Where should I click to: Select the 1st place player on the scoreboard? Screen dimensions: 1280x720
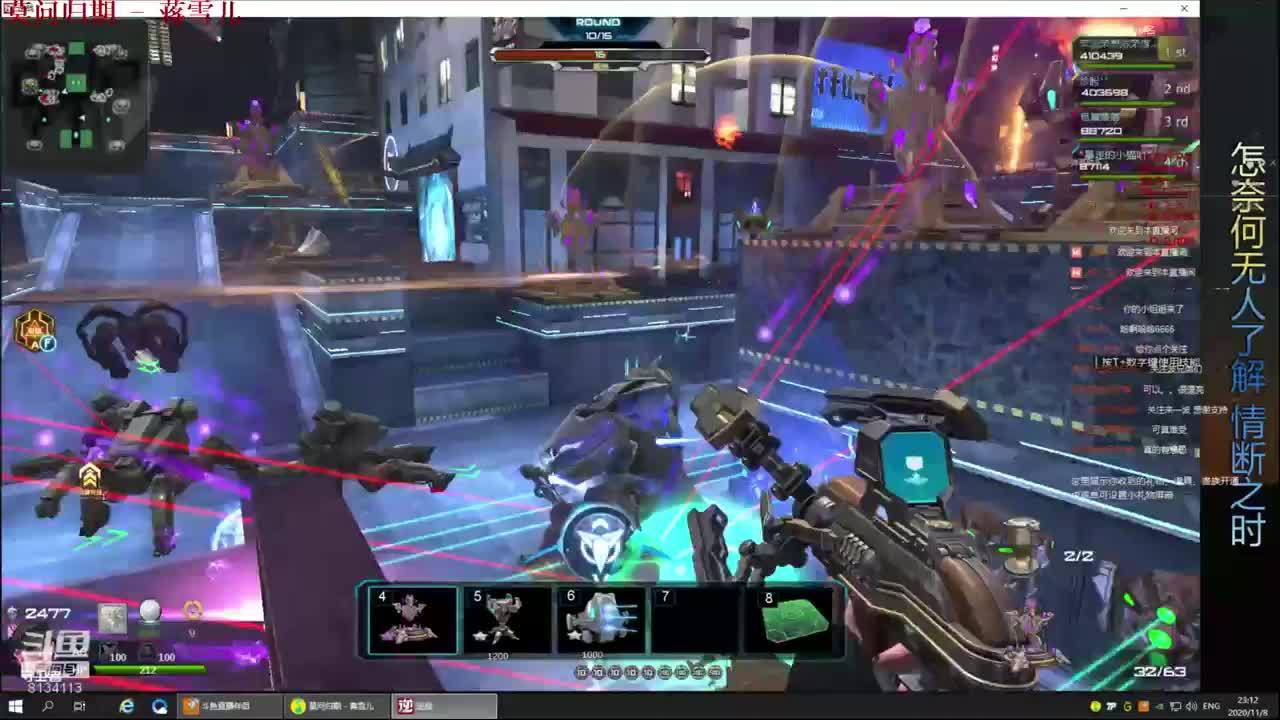click(x=1131, y=51)
